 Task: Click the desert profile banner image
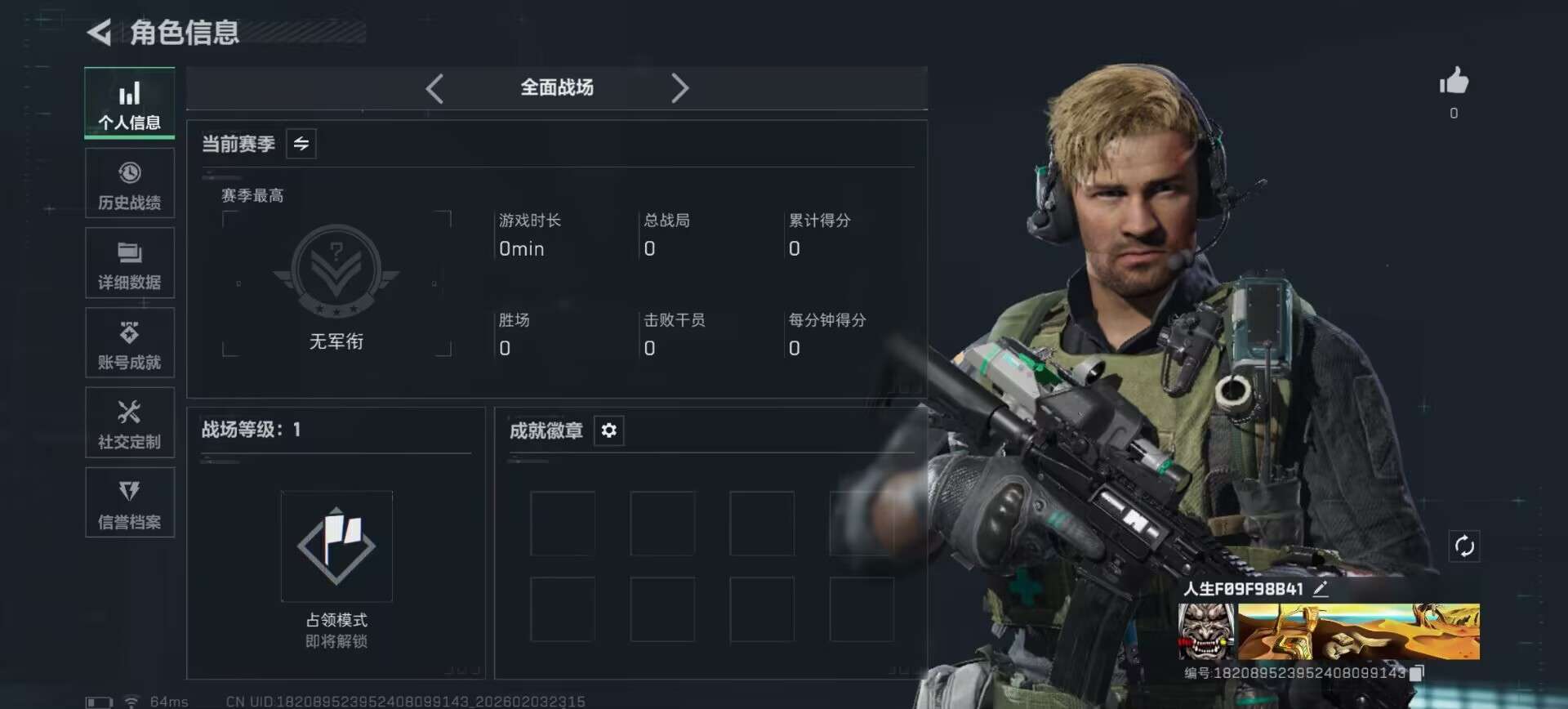tap(1359, 631)
